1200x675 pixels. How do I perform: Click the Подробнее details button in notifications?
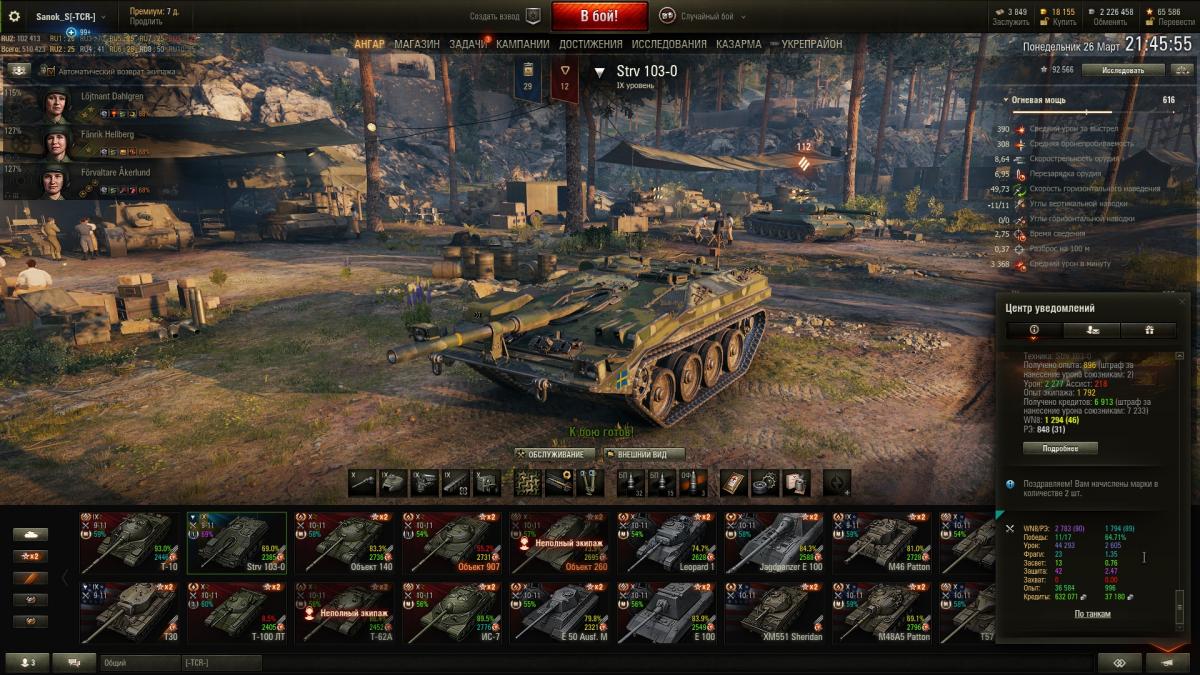[x=1060, y=448]
